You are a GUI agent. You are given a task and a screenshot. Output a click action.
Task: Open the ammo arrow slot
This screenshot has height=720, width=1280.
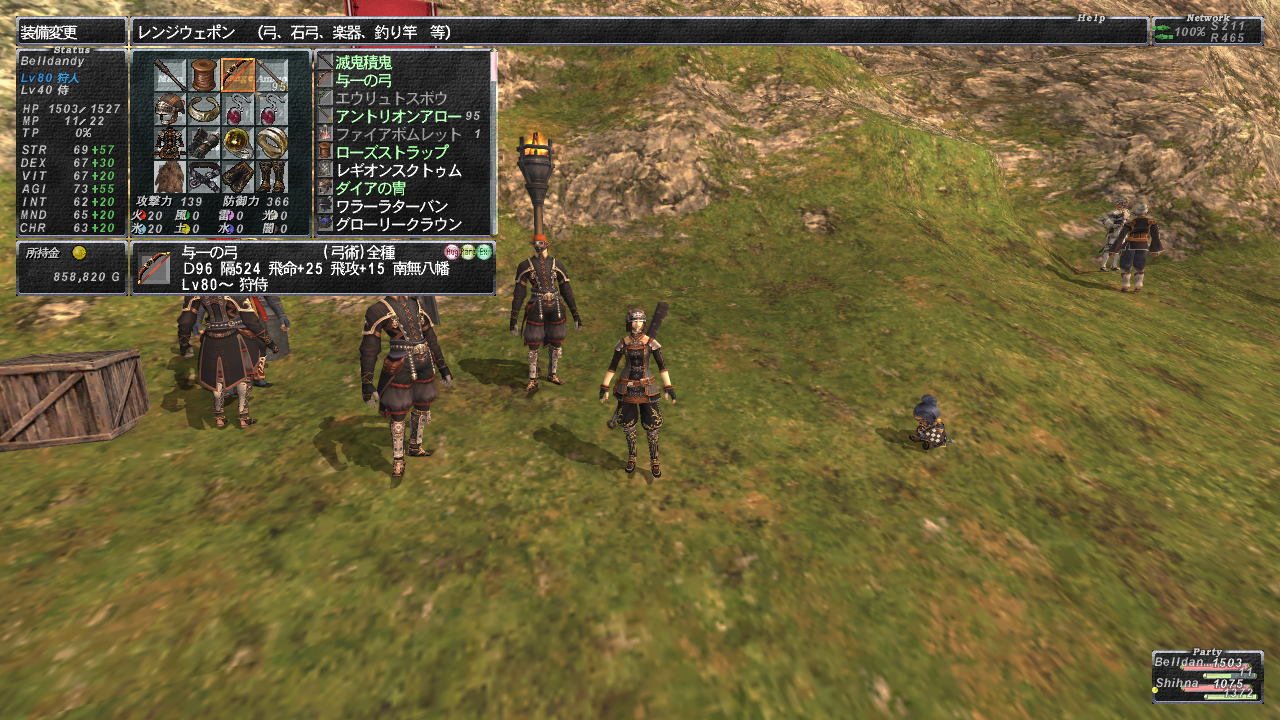point(272,75)
